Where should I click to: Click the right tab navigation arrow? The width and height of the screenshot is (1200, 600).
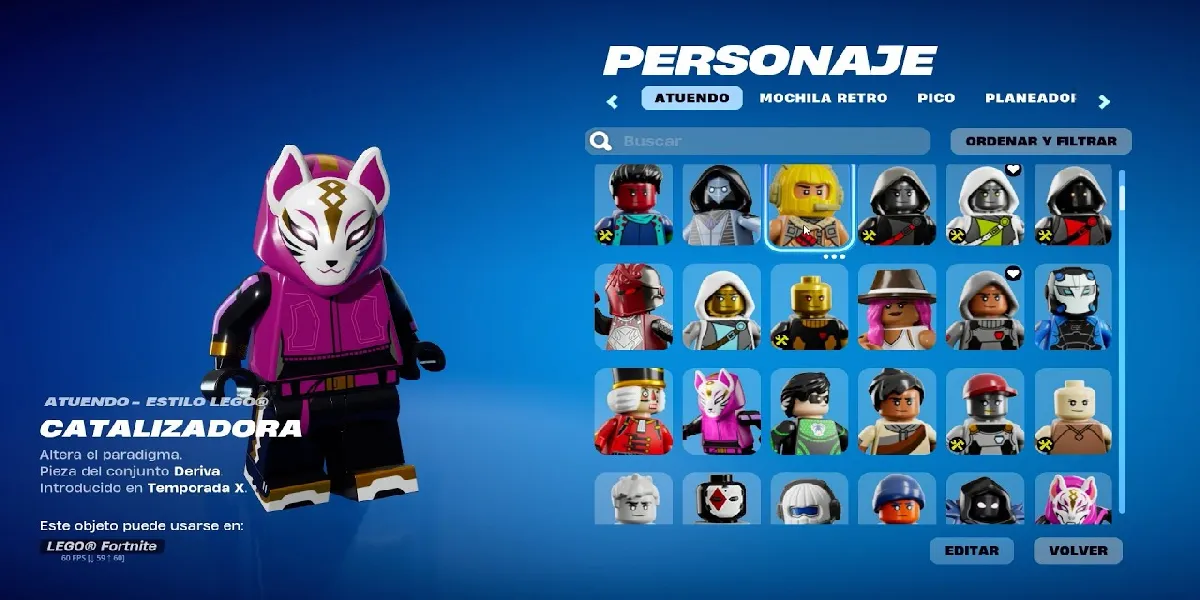(1104, 101)
